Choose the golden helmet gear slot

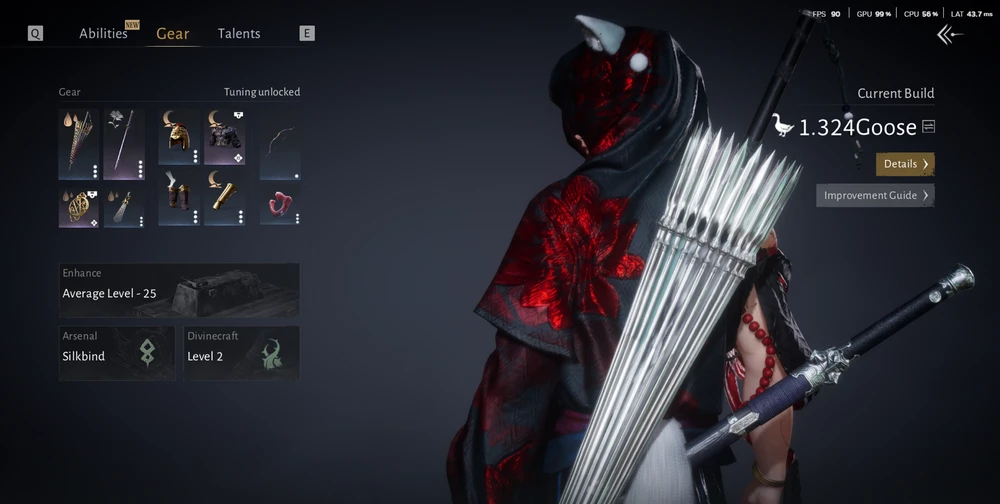(x=179, y=138)
